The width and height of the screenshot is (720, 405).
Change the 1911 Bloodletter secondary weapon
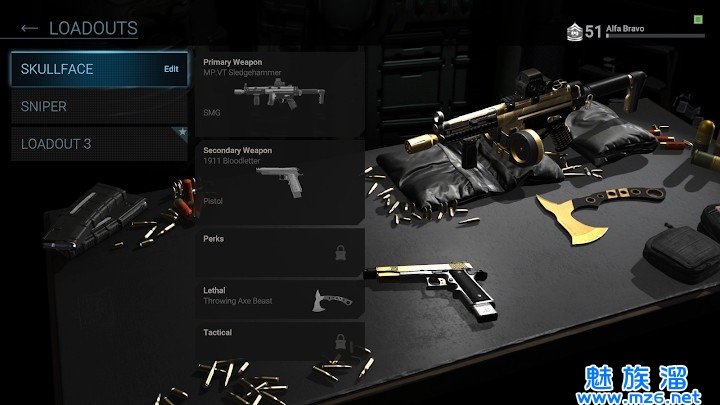tap(279, 180)
